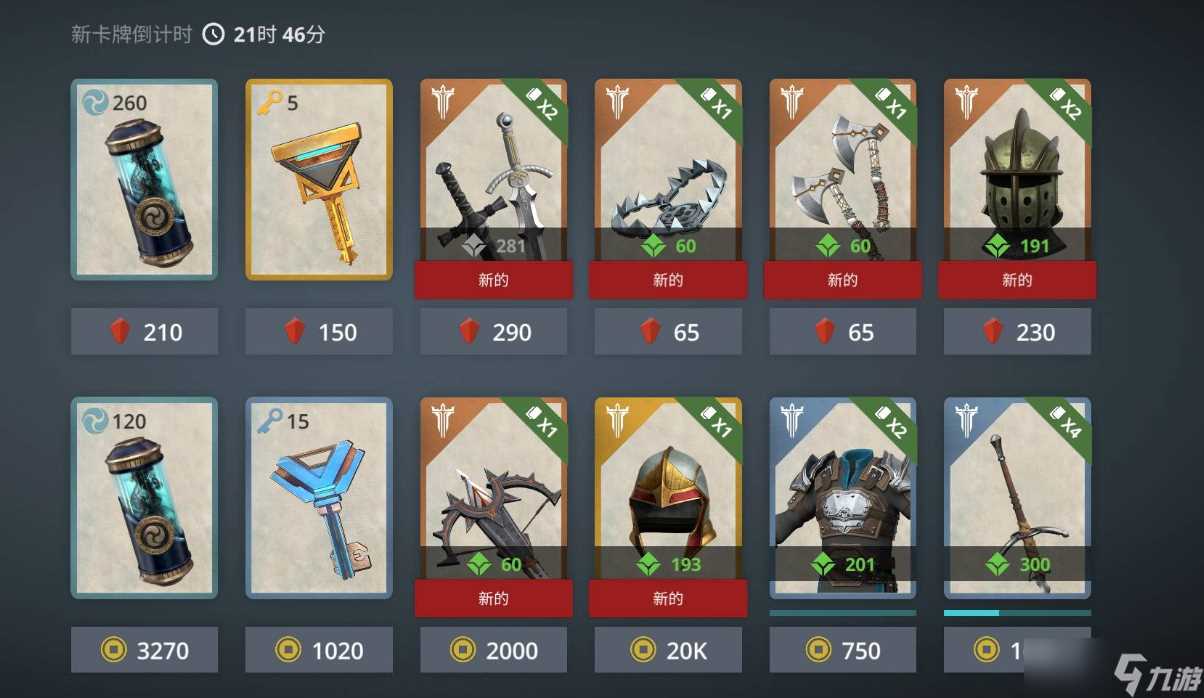Buy the canister for 3270 coins
Screen dimensions: 1204x698
click(144, 651)
